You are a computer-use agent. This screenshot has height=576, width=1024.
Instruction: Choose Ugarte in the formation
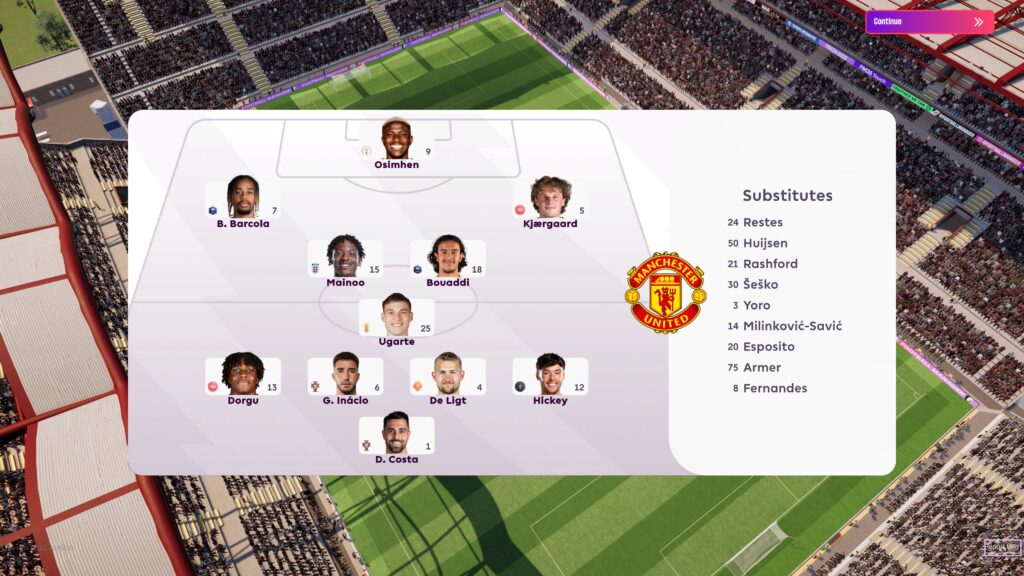point(397,317)
